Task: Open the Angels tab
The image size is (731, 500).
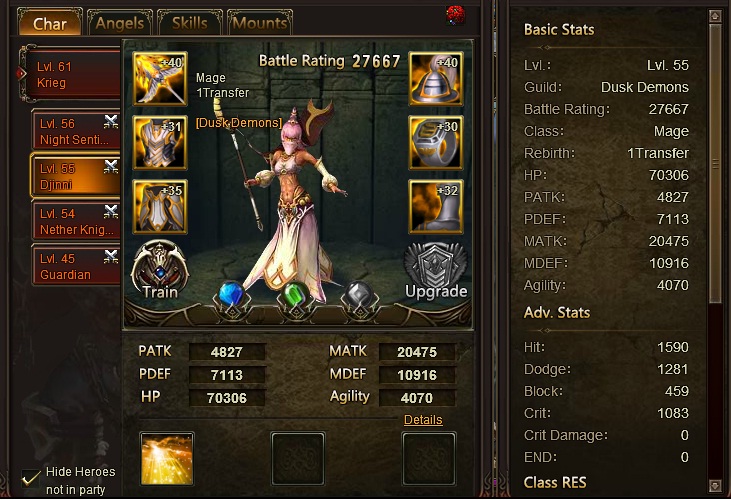Action: coord(120,23)
